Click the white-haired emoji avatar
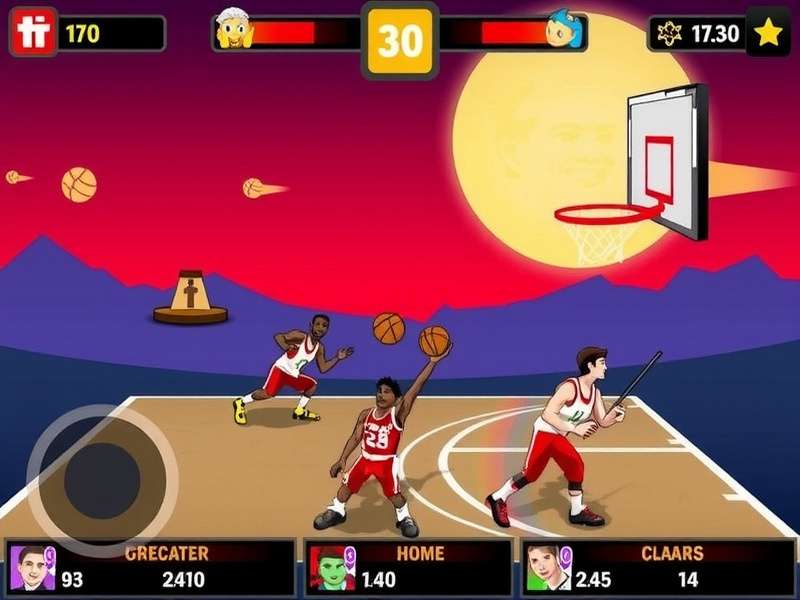 (x=235, y=31)
